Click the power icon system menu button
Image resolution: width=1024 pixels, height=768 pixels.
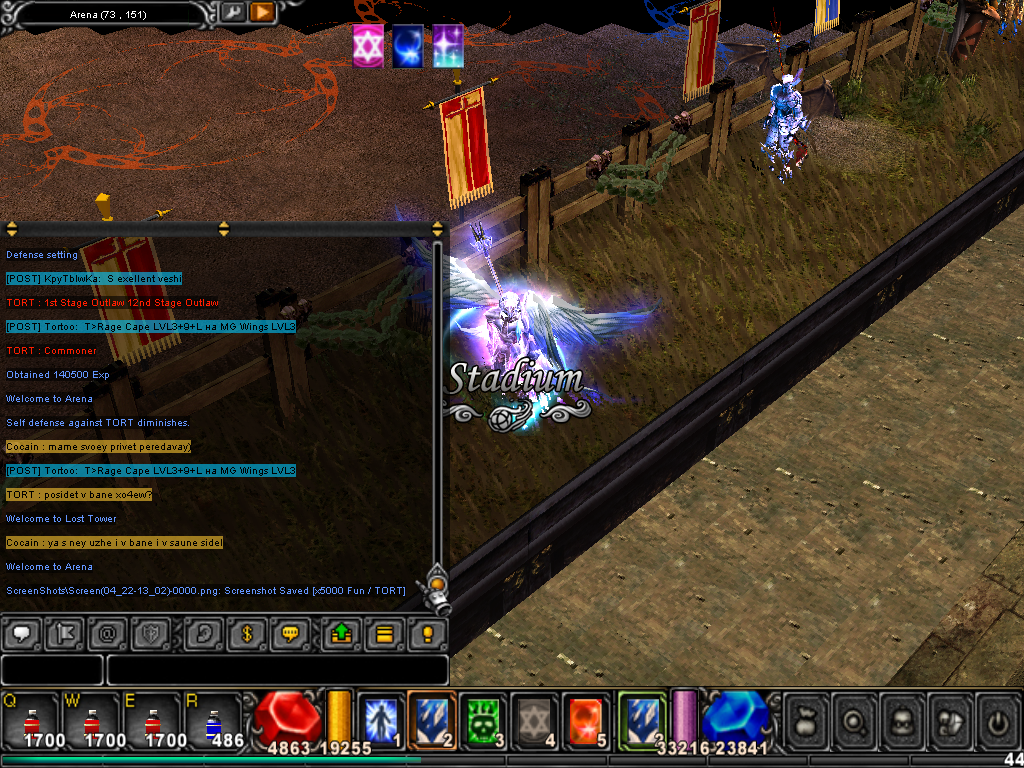pos(997,721)
